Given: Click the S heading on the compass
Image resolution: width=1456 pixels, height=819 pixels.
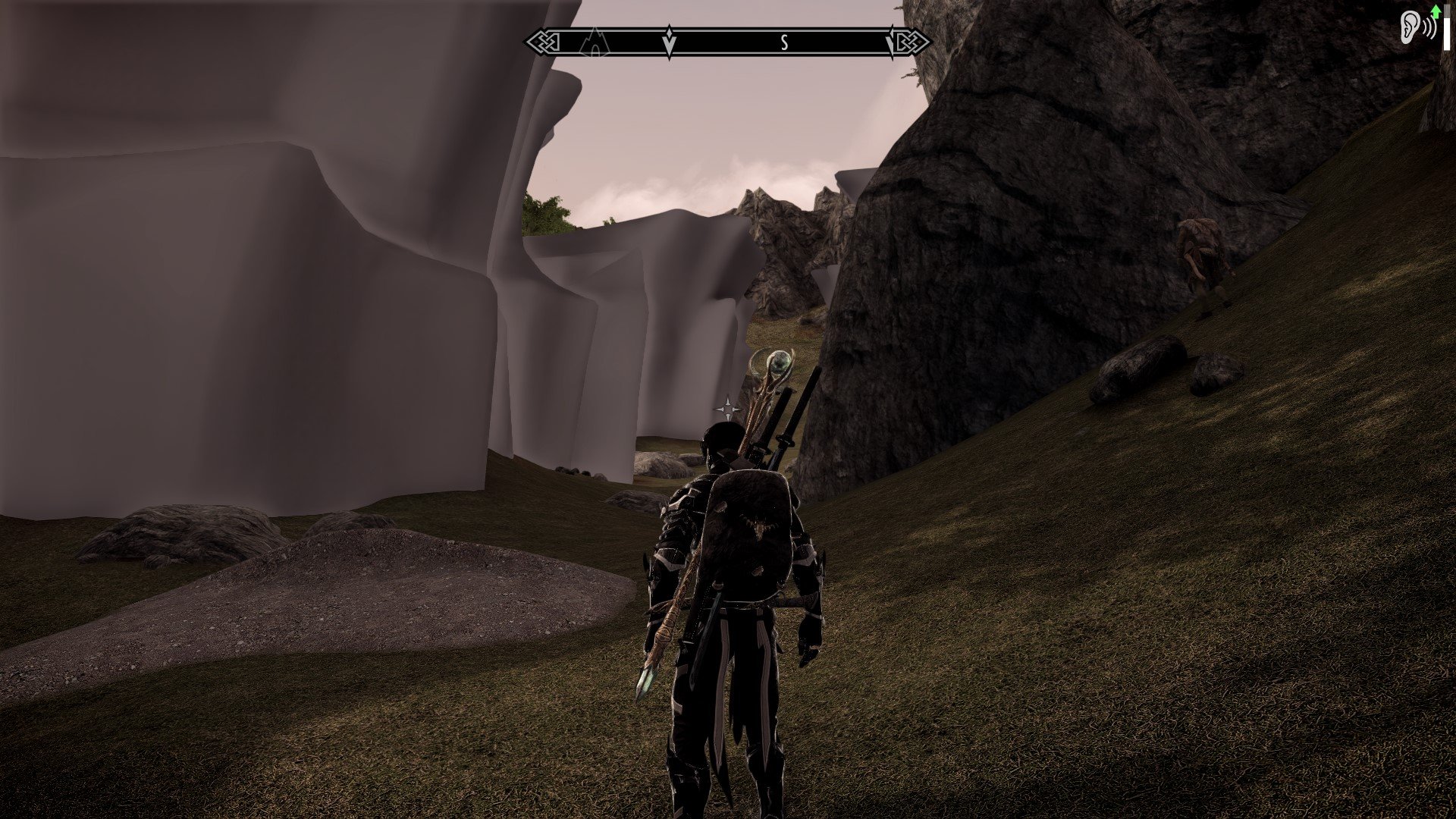Looking at the screenshot, I should (784, 43).
